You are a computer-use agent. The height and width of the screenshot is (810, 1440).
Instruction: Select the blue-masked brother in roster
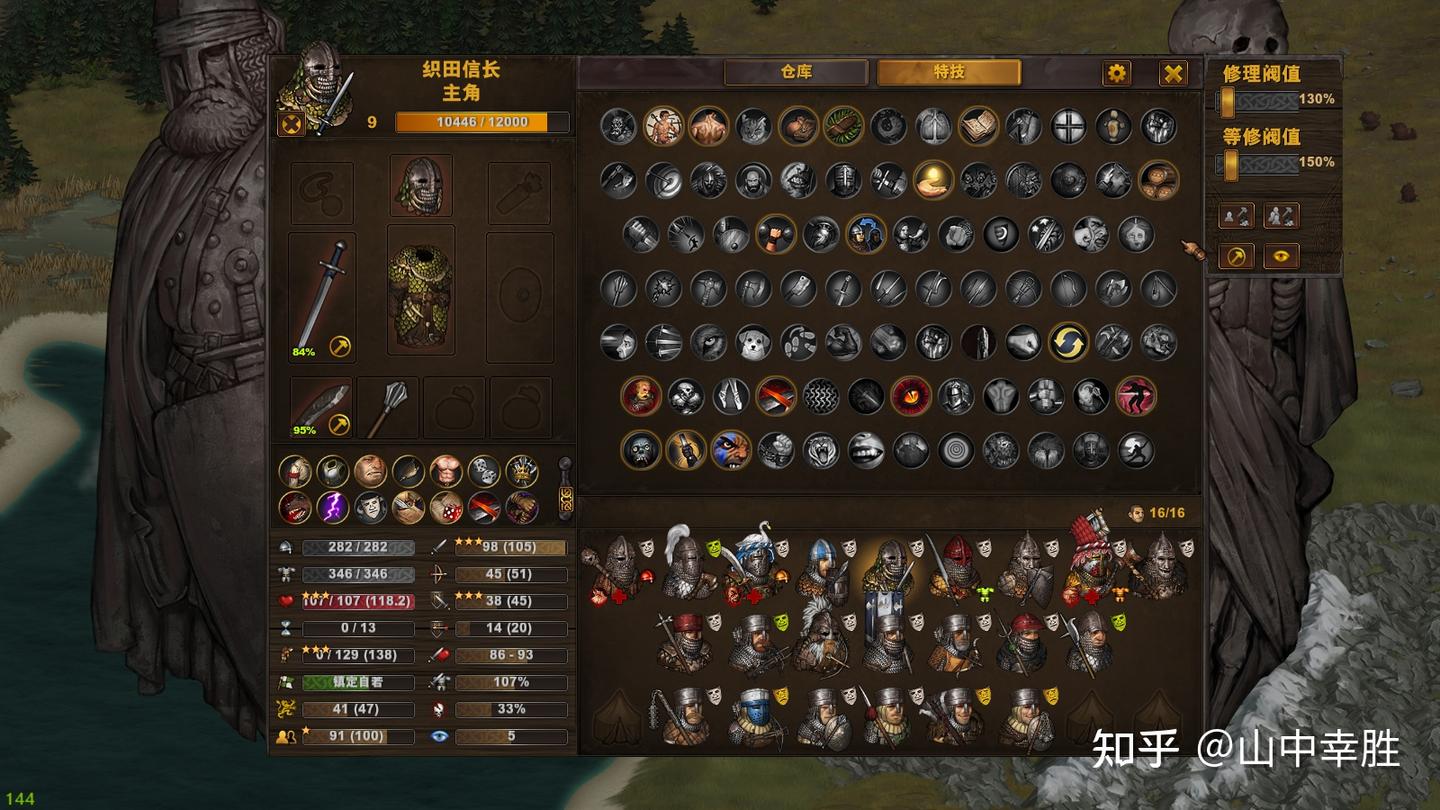click(753, 714)
